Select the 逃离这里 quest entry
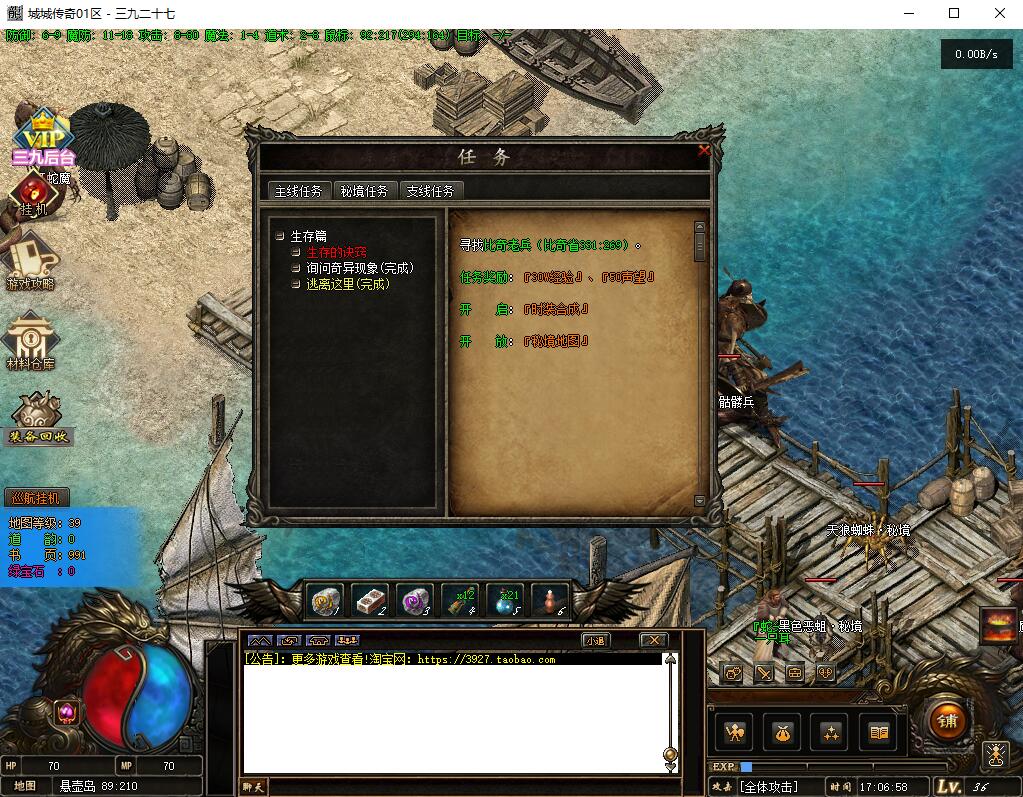This screenshot has height=797, width=1023. pos(347,284)
